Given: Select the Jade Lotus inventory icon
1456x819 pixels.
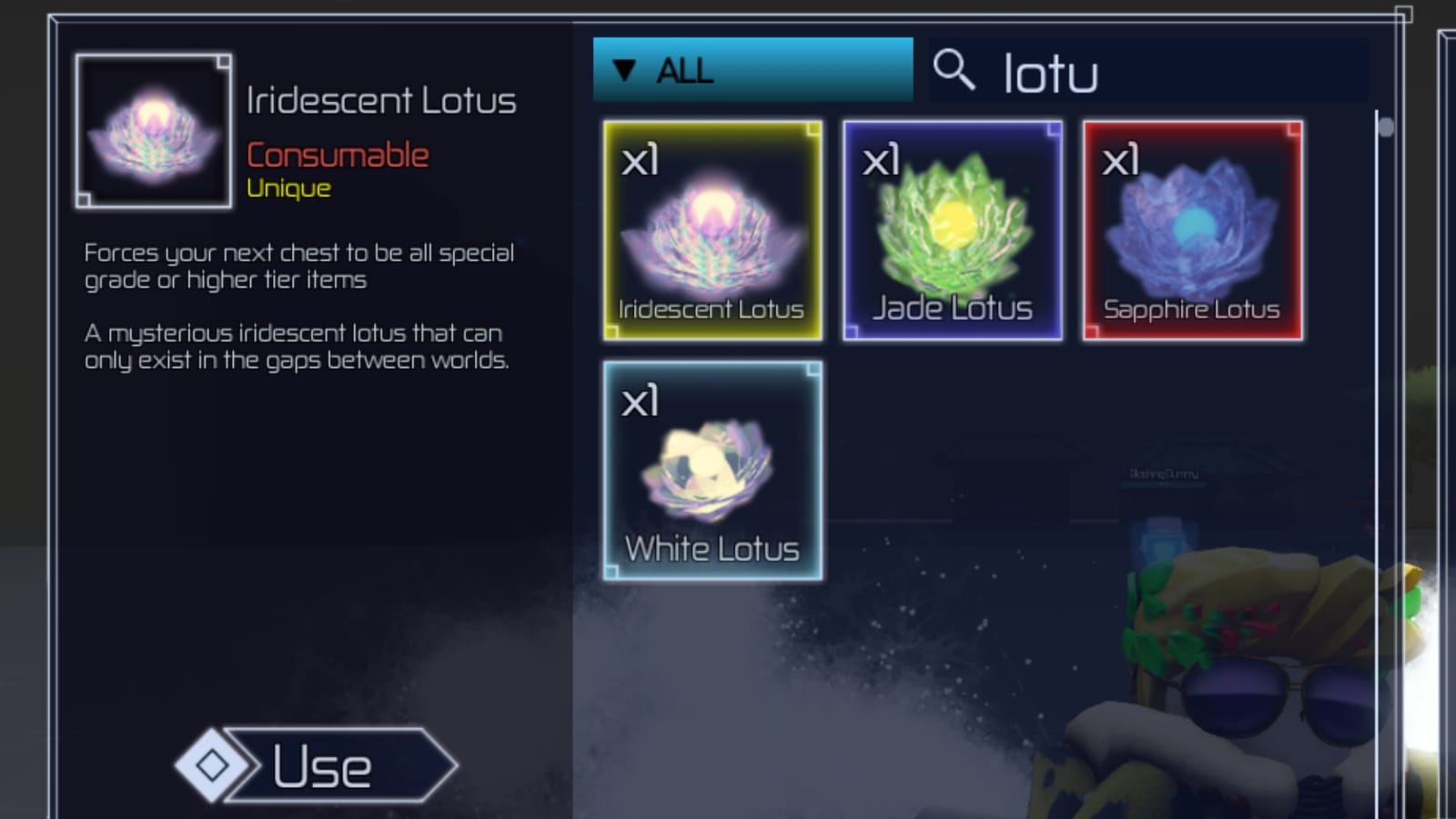Looking at the screenshot, I should [x=951, y=230].
